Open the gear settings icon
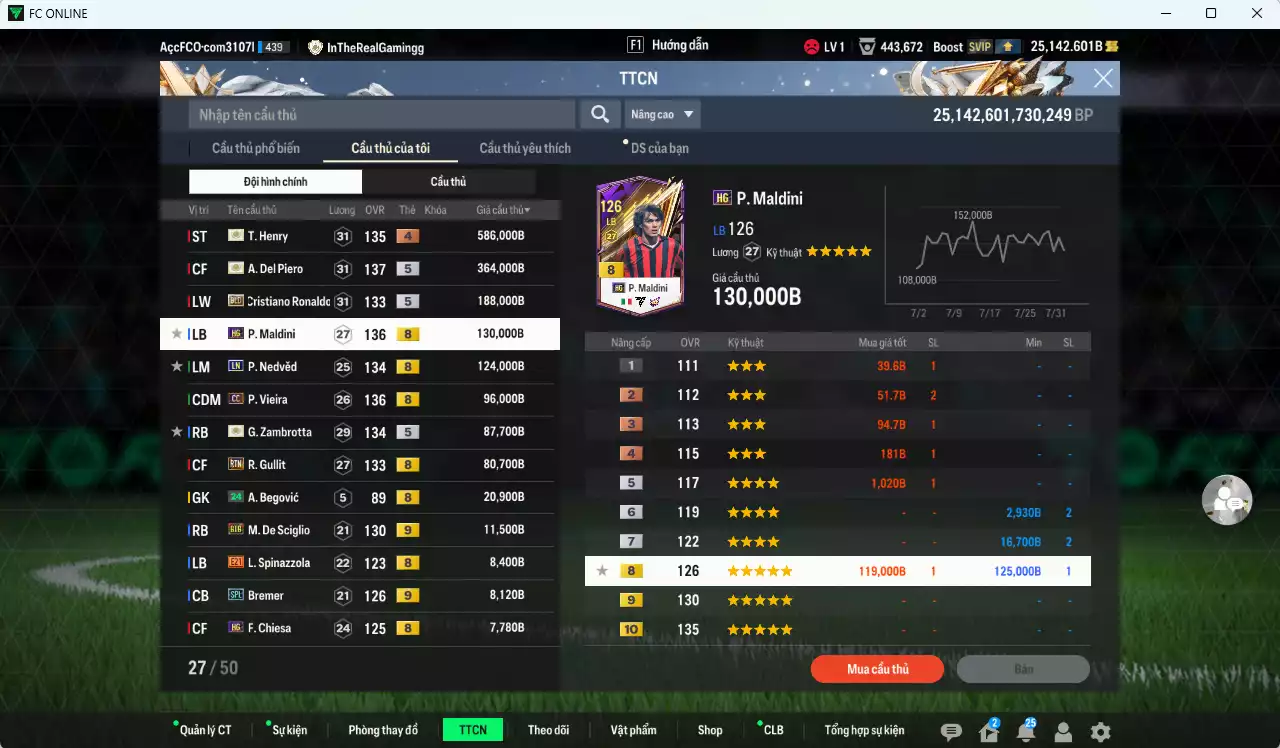The width and height of the screenshot is (1280, 748). [x=1100, y=732]
